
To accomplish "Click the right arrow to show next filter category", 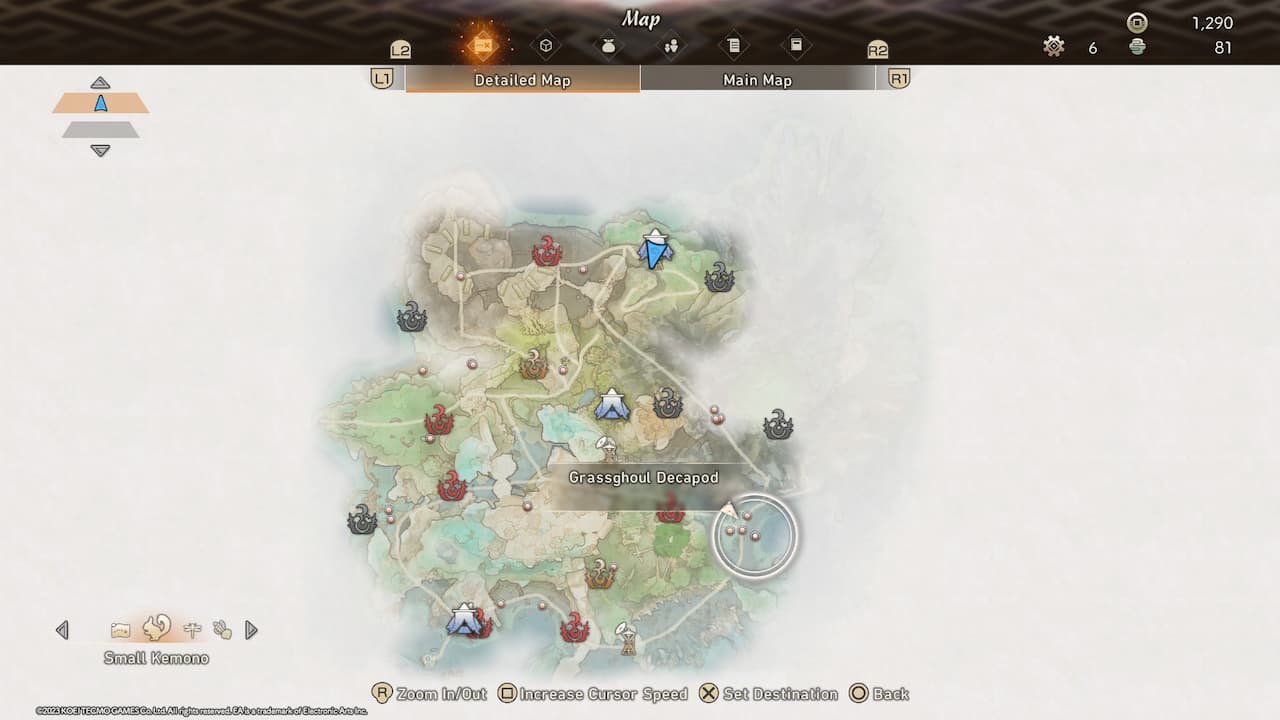I will tap(251, 629).
